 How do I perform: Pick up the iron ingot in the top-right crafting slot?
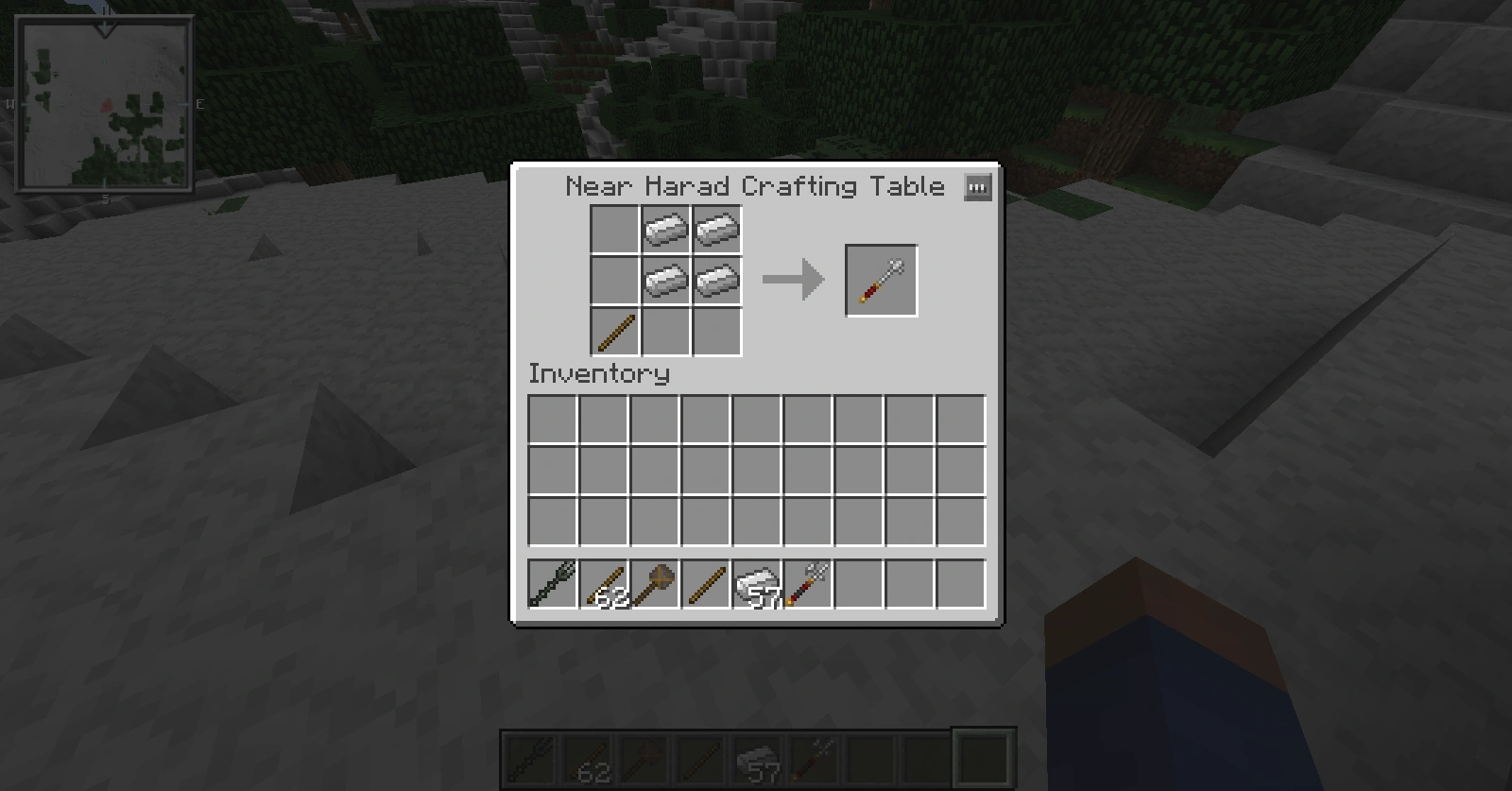(x=716, y=227)
